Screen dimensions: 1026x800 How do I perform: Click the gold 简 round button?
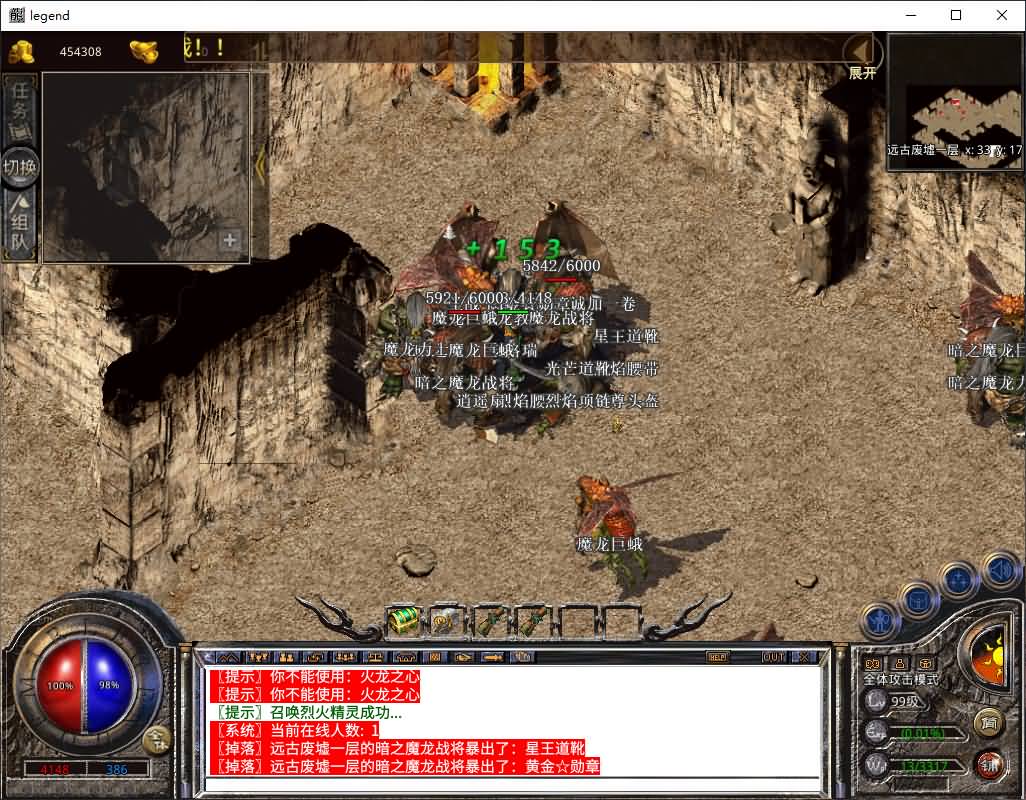pos(989,721)
